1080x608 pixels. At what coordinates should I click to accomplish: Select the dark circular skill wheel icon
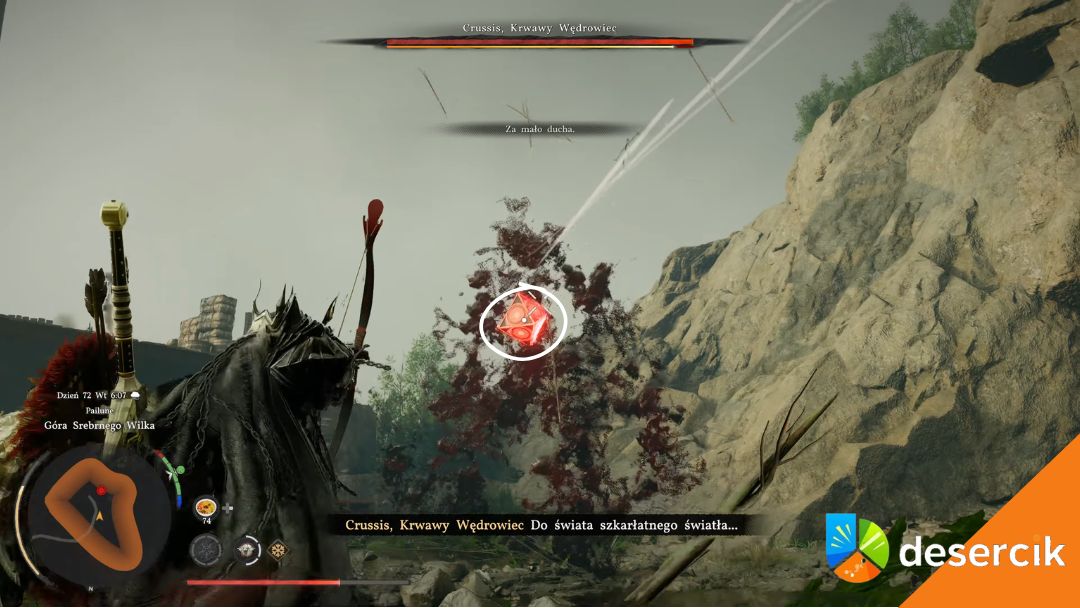click(x=206, y=548)
